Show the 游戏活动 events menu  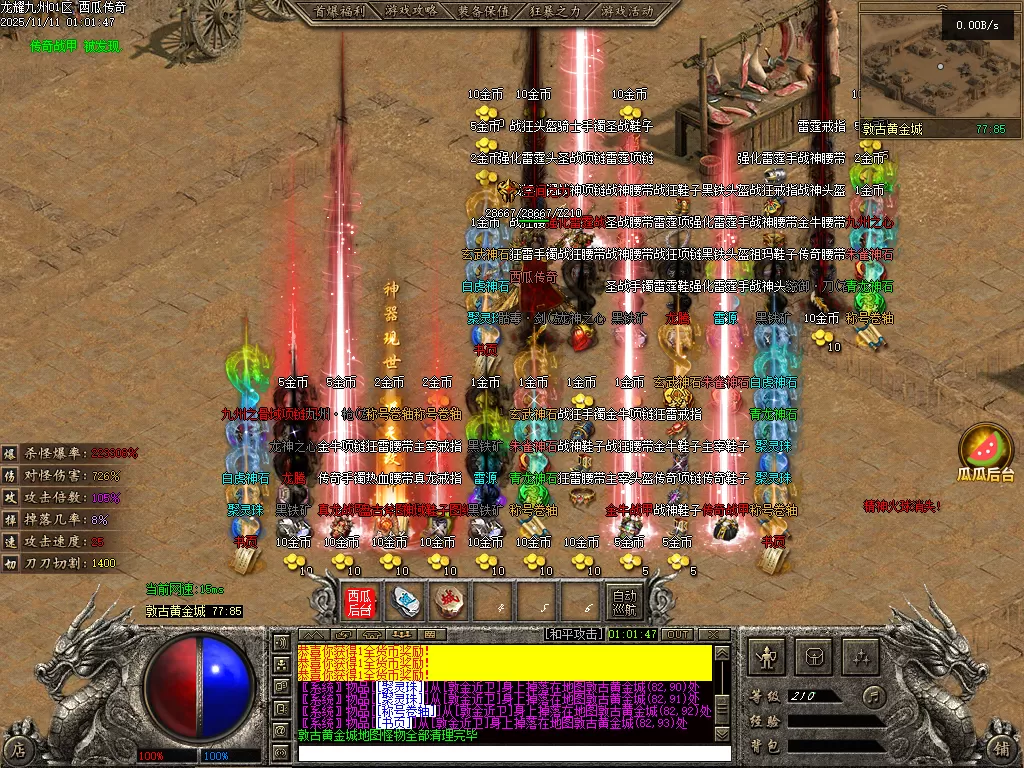pyautogui.click(x=627, y=11)
